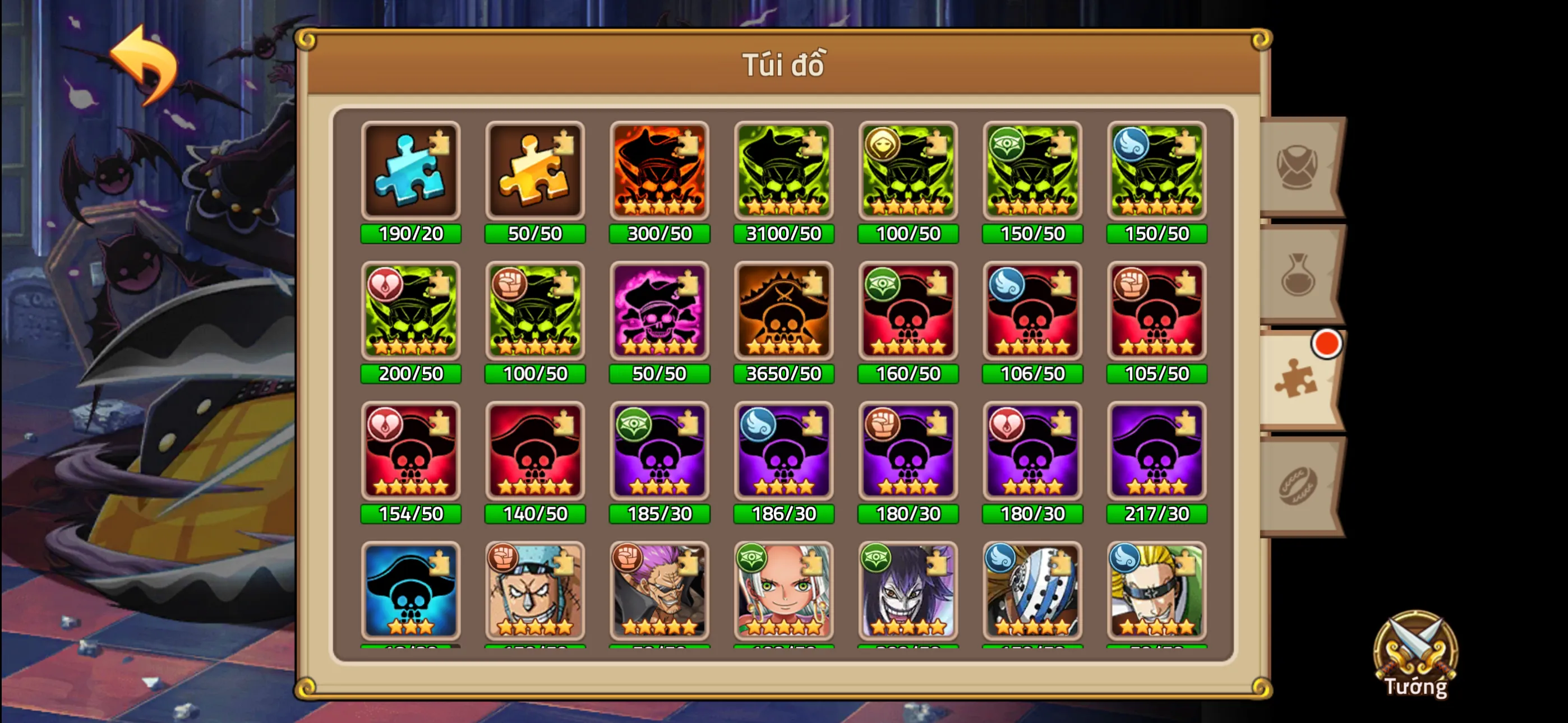Tap the green count bar under the 190/20 fragment
This screenshot has height=723, width=1568.
(x=411, y=233)
